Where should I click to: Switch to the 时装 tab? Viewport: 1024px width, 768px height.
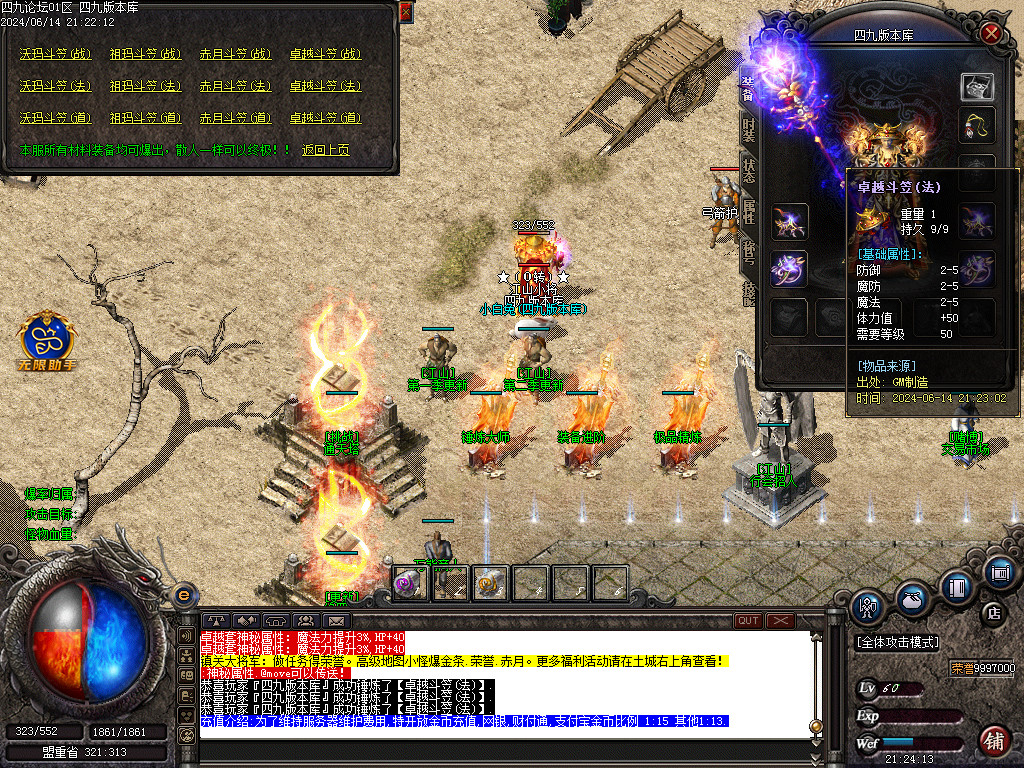pos(748,127)
